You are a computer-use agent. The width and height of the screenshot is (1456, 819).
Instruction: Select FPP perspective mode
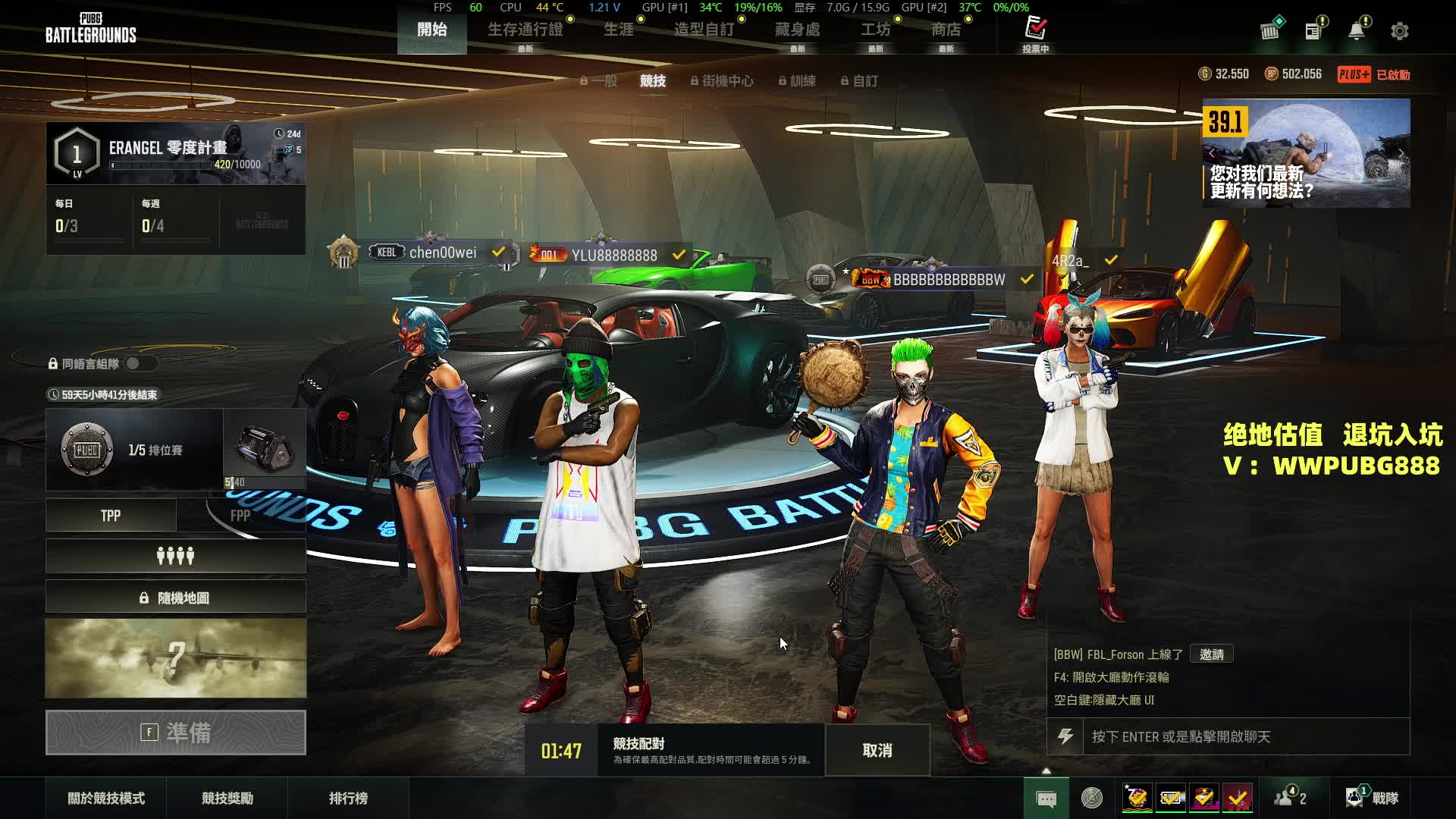click(240, 516)
